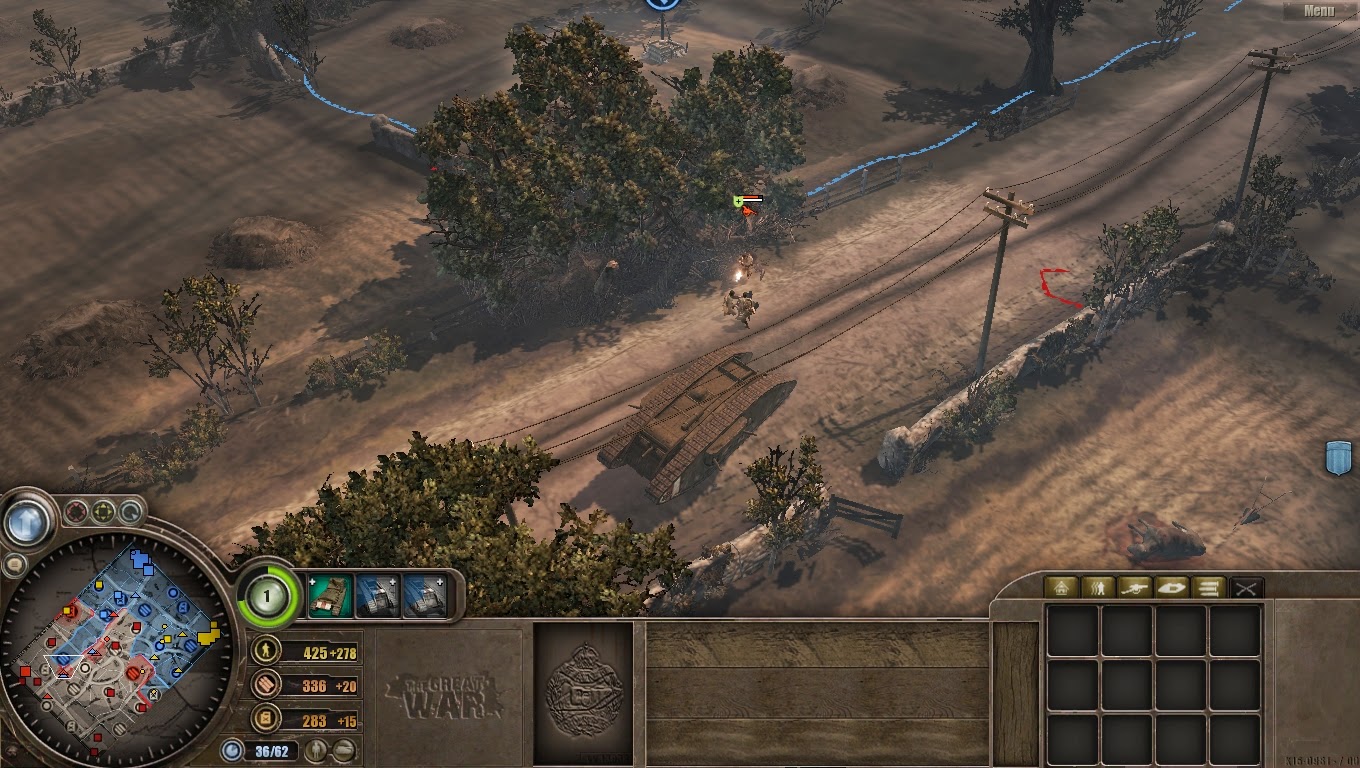Select the Infantry command tab

(1098, 588)
